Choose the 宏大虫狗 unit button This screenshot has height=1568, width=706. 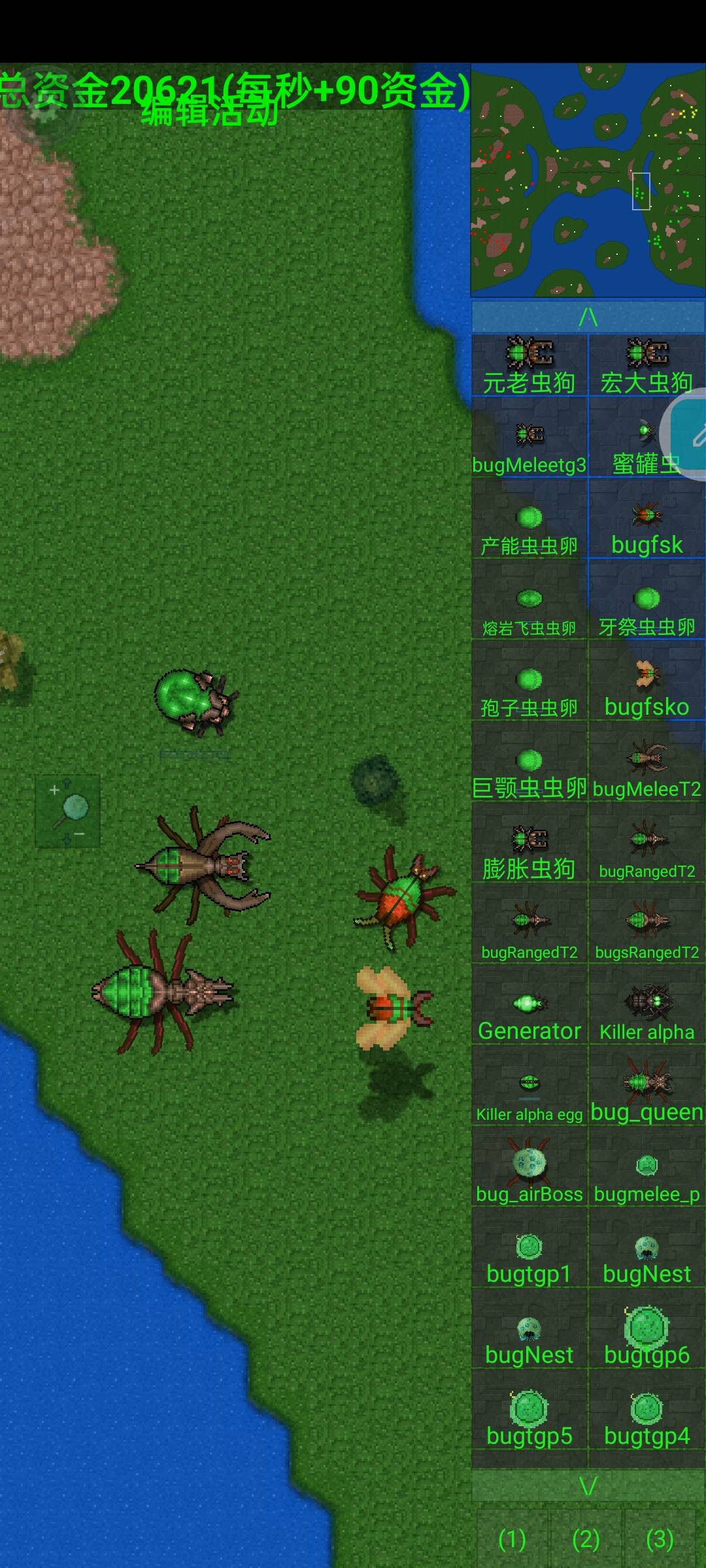point(647,365)
